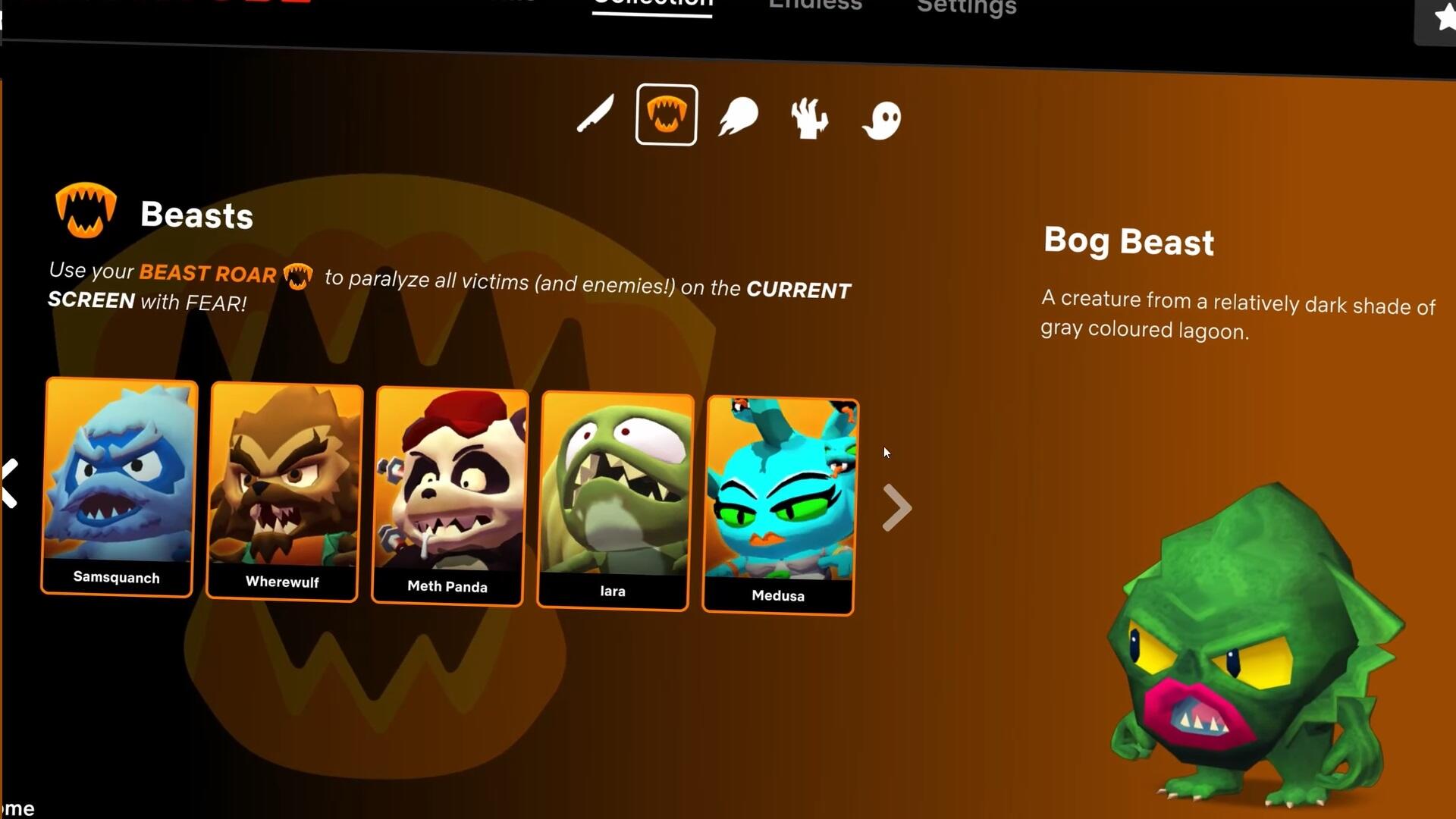Image resolution: width=1456 pixels, height=819 pixels.
Task: Select the Iara beast card
Action: click(615, 500)
